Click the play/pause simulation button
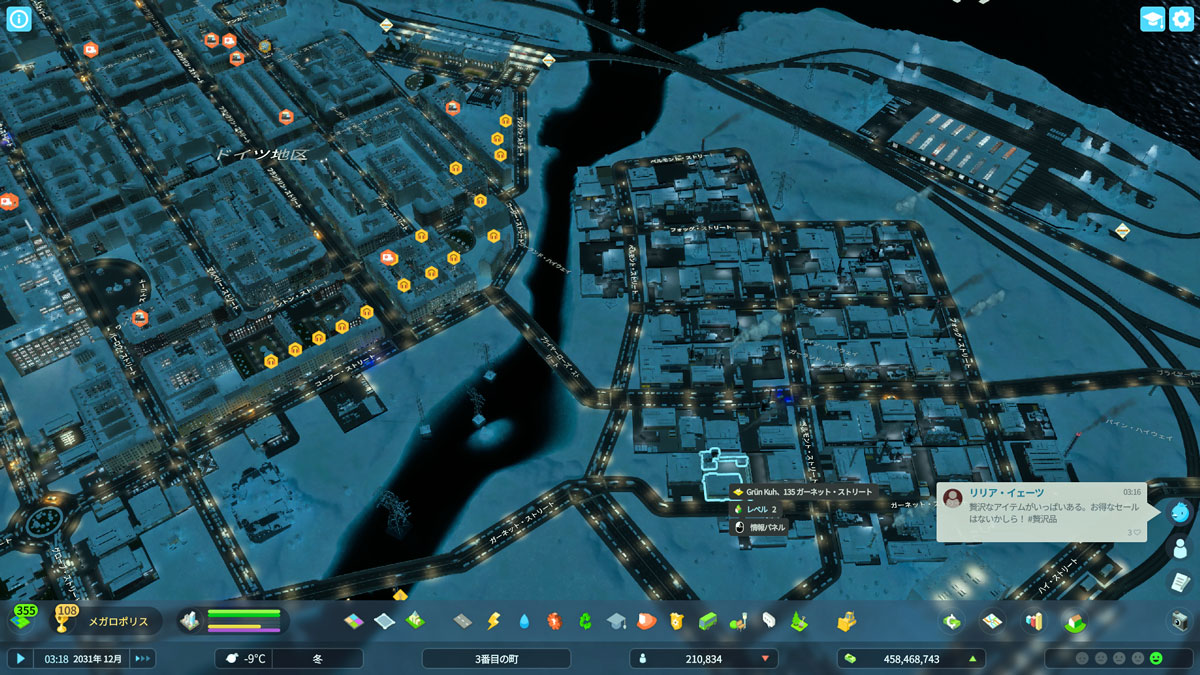This screenshot has width=1200, height=675. click(x=20, y=658)
